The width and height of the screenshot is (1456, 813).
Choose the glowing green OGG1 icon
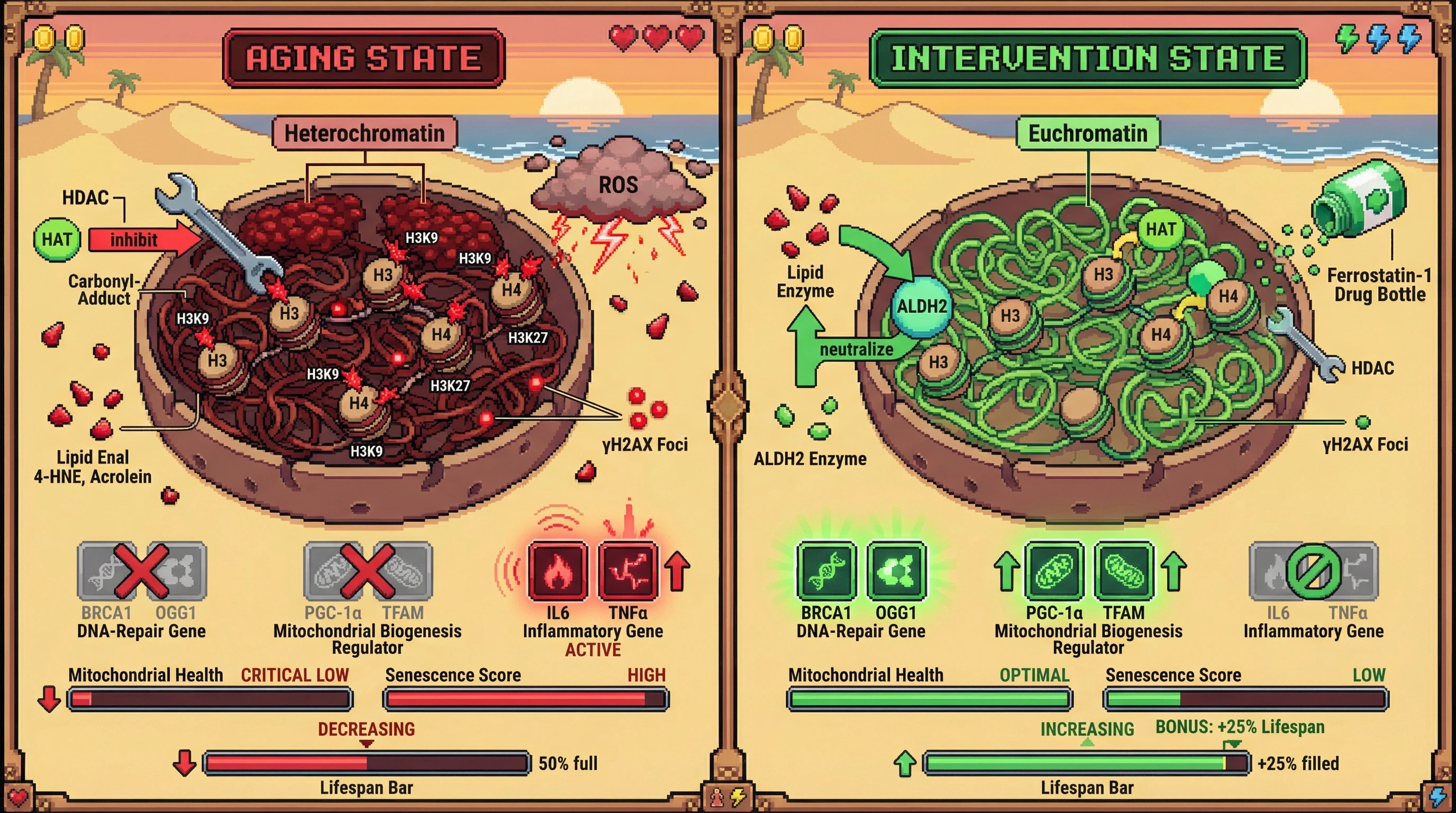896,571
